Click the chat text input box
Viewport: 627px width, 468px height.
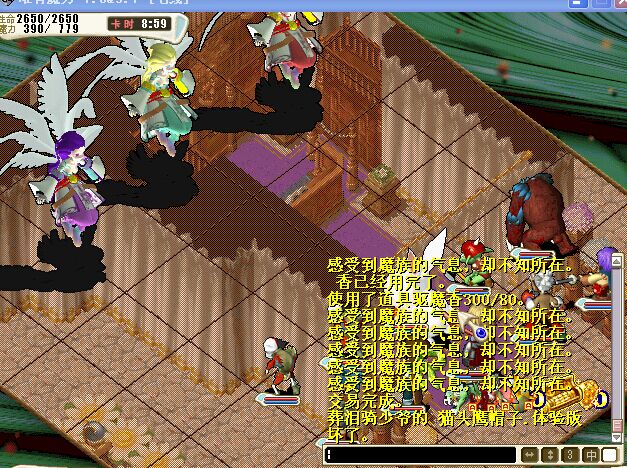(418, 456)
